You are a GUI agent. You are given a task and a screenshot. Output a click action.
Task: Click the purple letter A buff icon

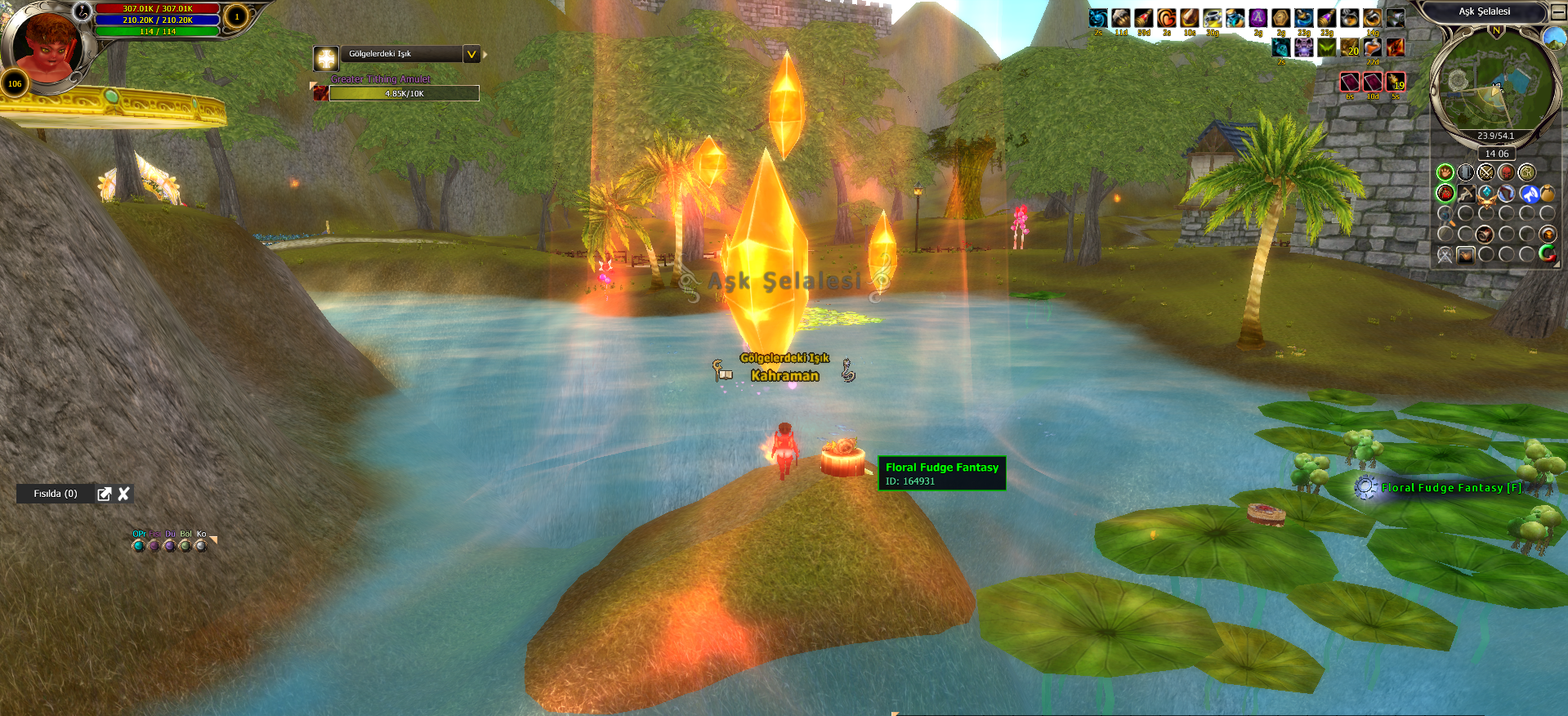tap(1258, 18)
